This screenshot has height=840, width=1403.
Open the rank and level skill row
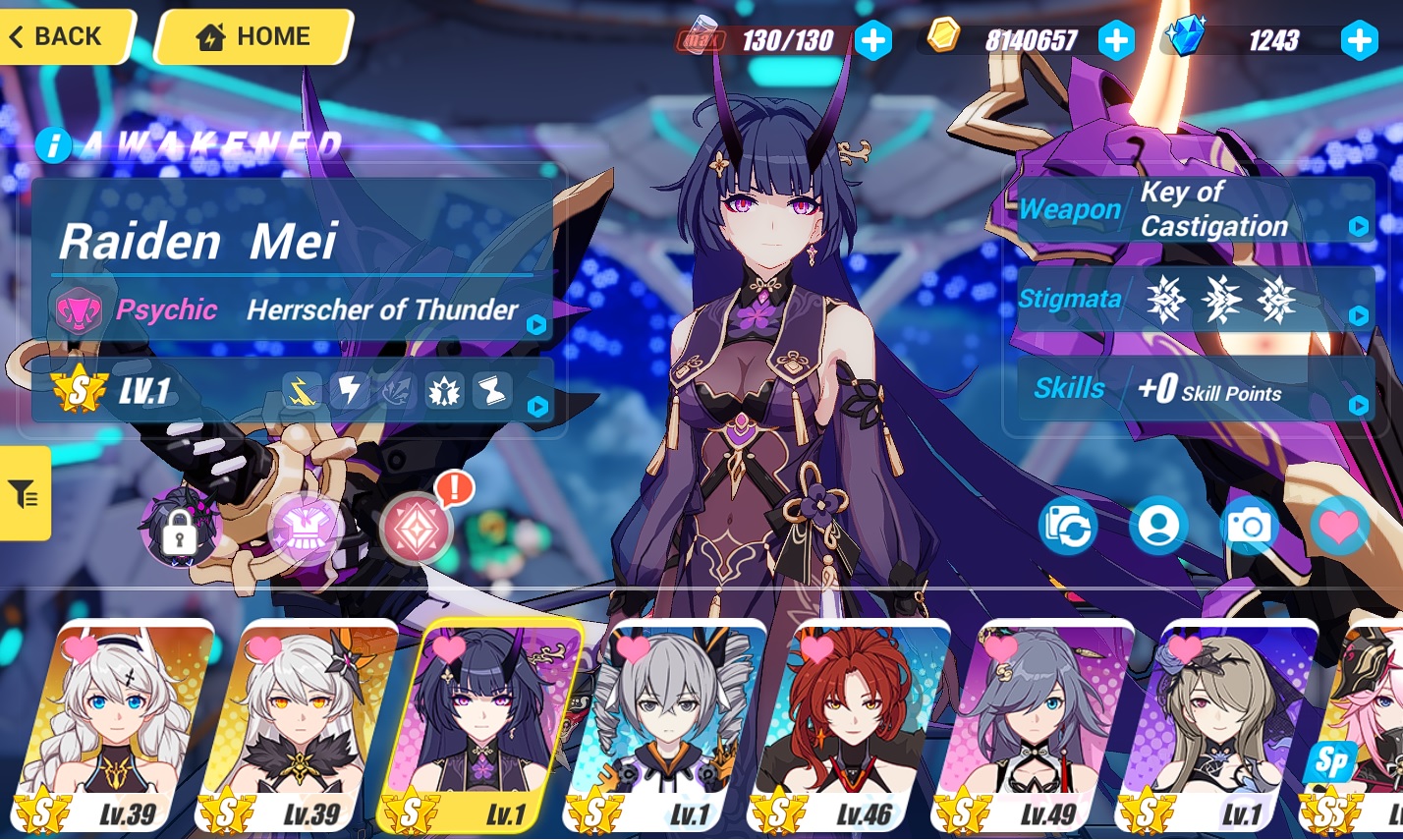pyautogui.click(x=295, y=391)
